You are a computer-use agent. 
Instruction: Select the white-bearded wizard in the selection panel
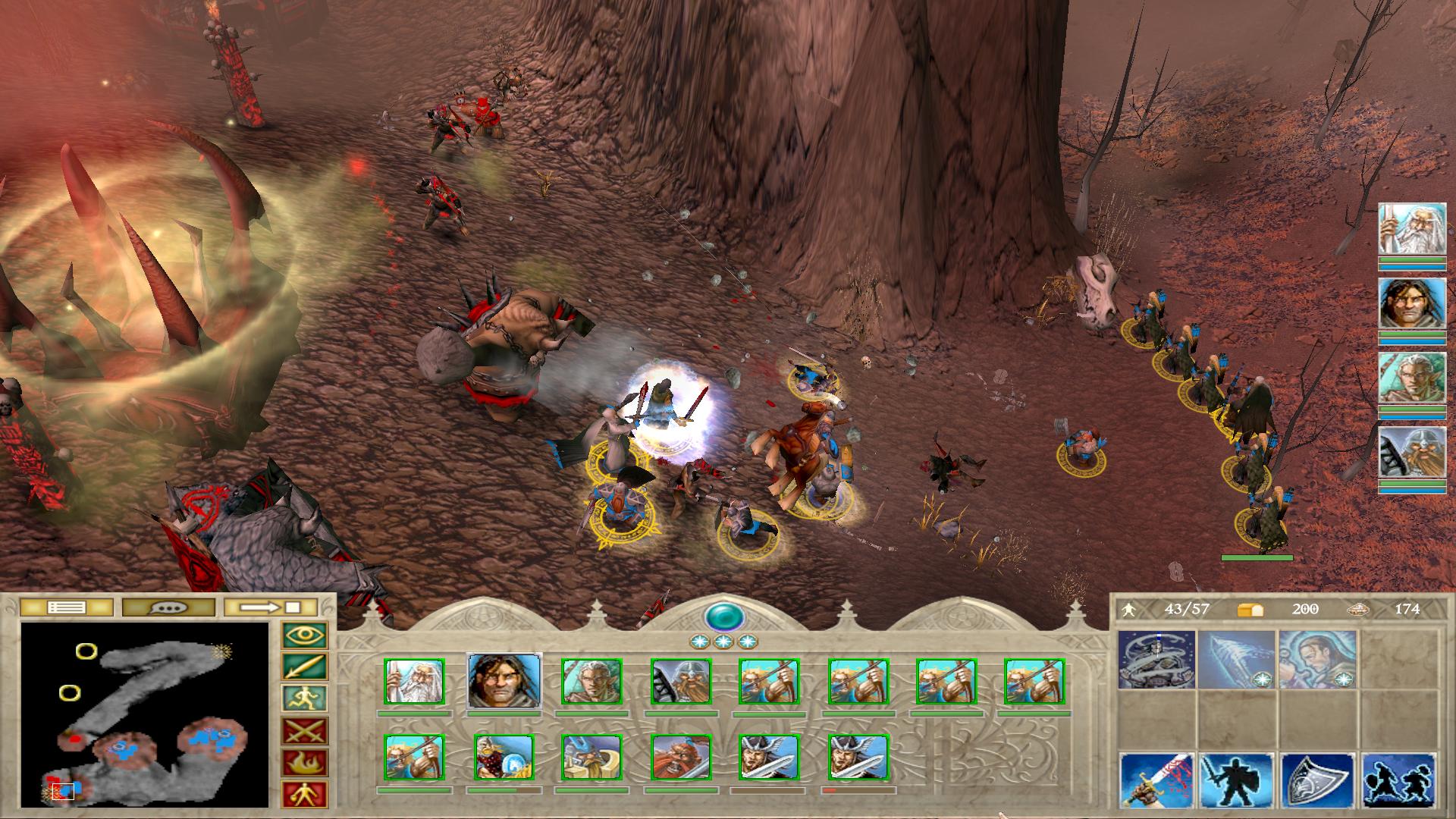[x=414, y=681]
